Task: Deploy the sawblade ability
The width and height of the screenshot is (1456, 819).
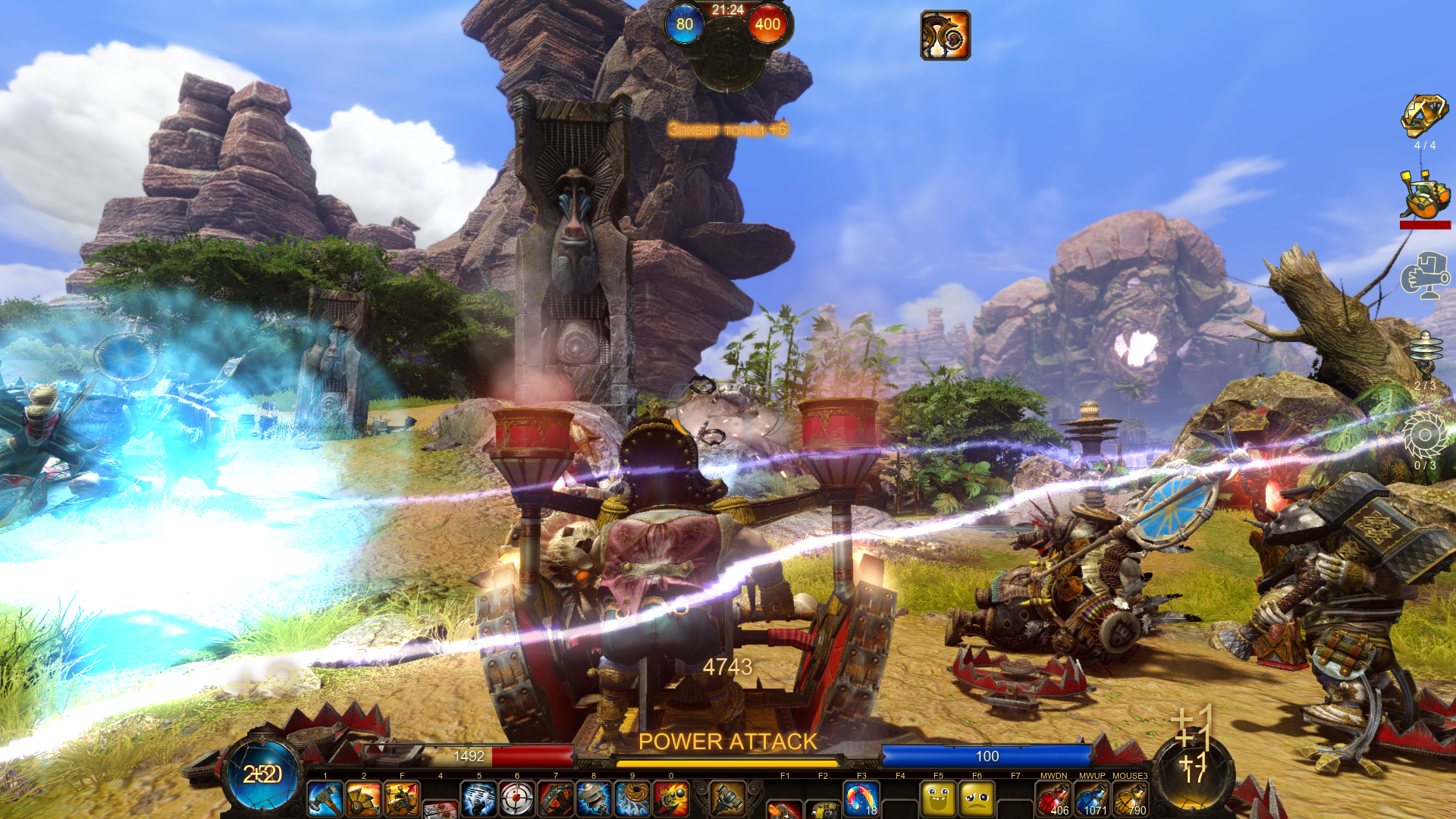Action: [x=632, y=799]
